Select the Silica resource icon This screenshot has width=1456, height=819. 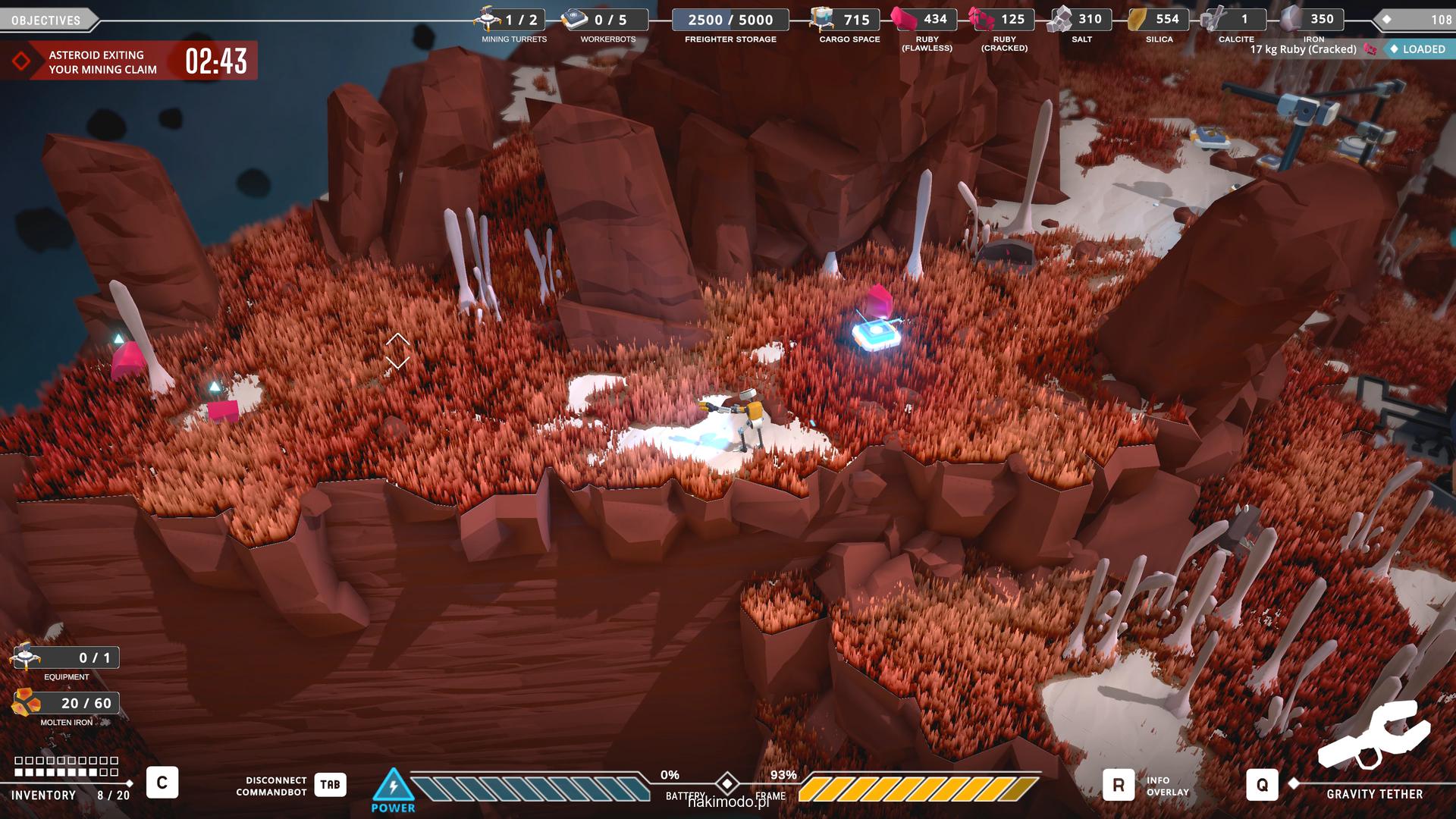coord(1137,19)
